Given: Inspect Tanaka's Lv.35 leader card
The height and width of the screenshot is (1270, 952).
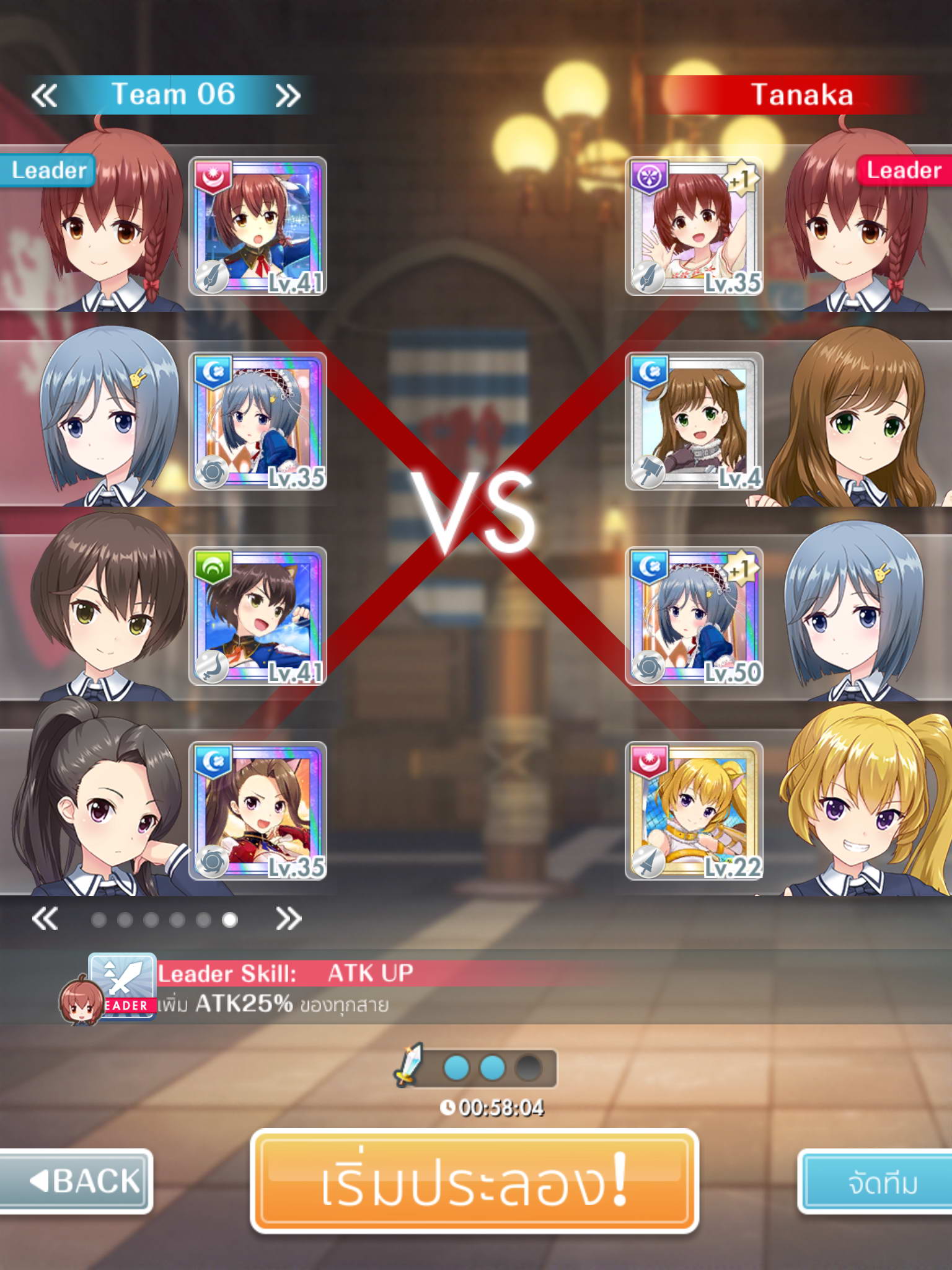Looking at the screenshot, I should 694,226.
